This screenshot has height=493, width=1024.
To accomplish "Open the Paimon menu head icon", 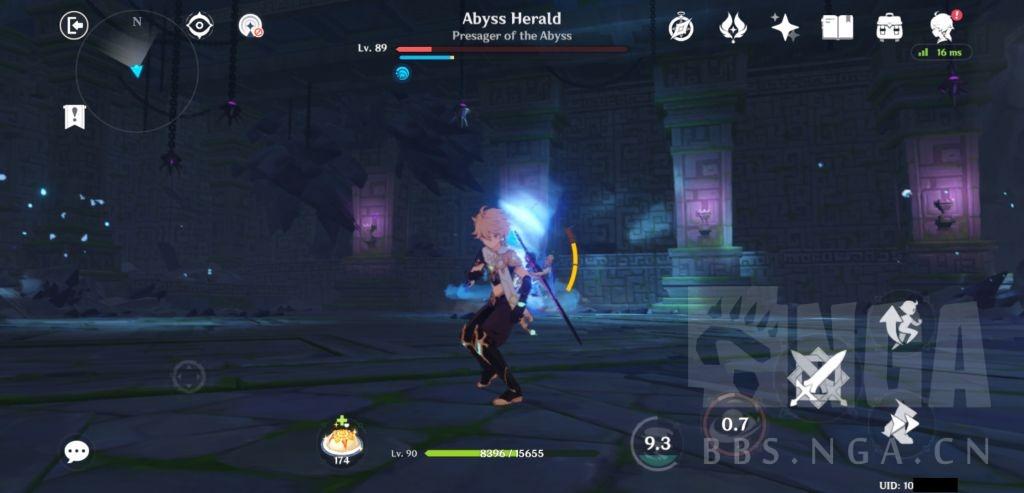I will 941,27.
